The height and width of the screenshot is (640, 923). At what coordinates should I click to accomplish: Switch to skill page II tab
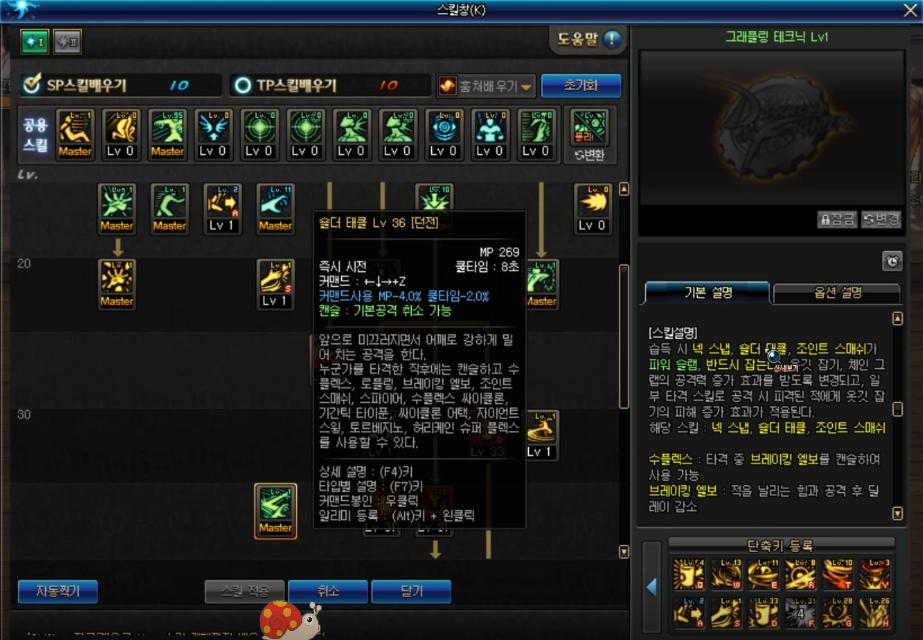click(x=67, y=41)
